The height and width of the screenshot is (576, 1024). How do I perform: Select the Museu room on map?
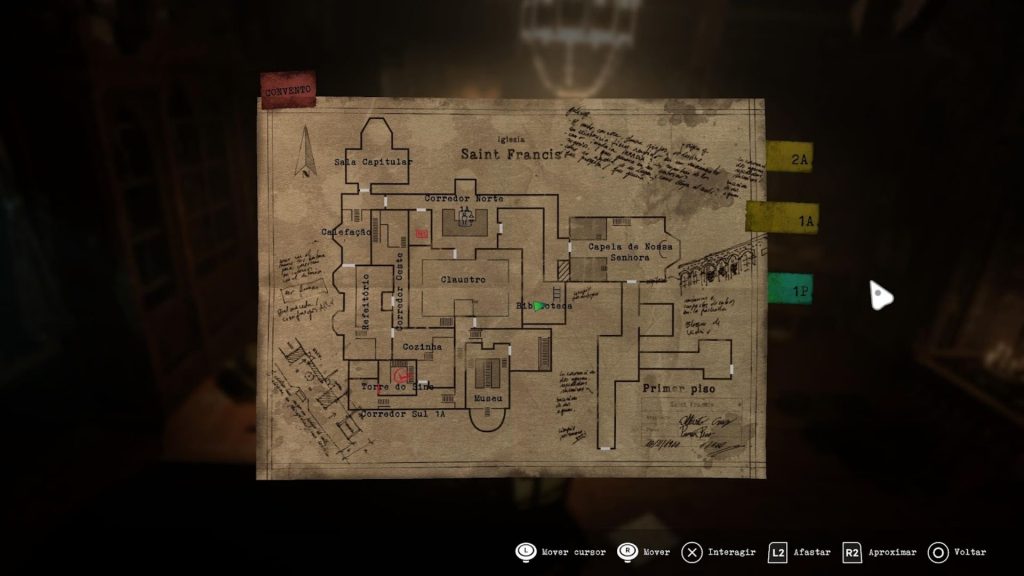pyautogui.click(x=489, y=397)
